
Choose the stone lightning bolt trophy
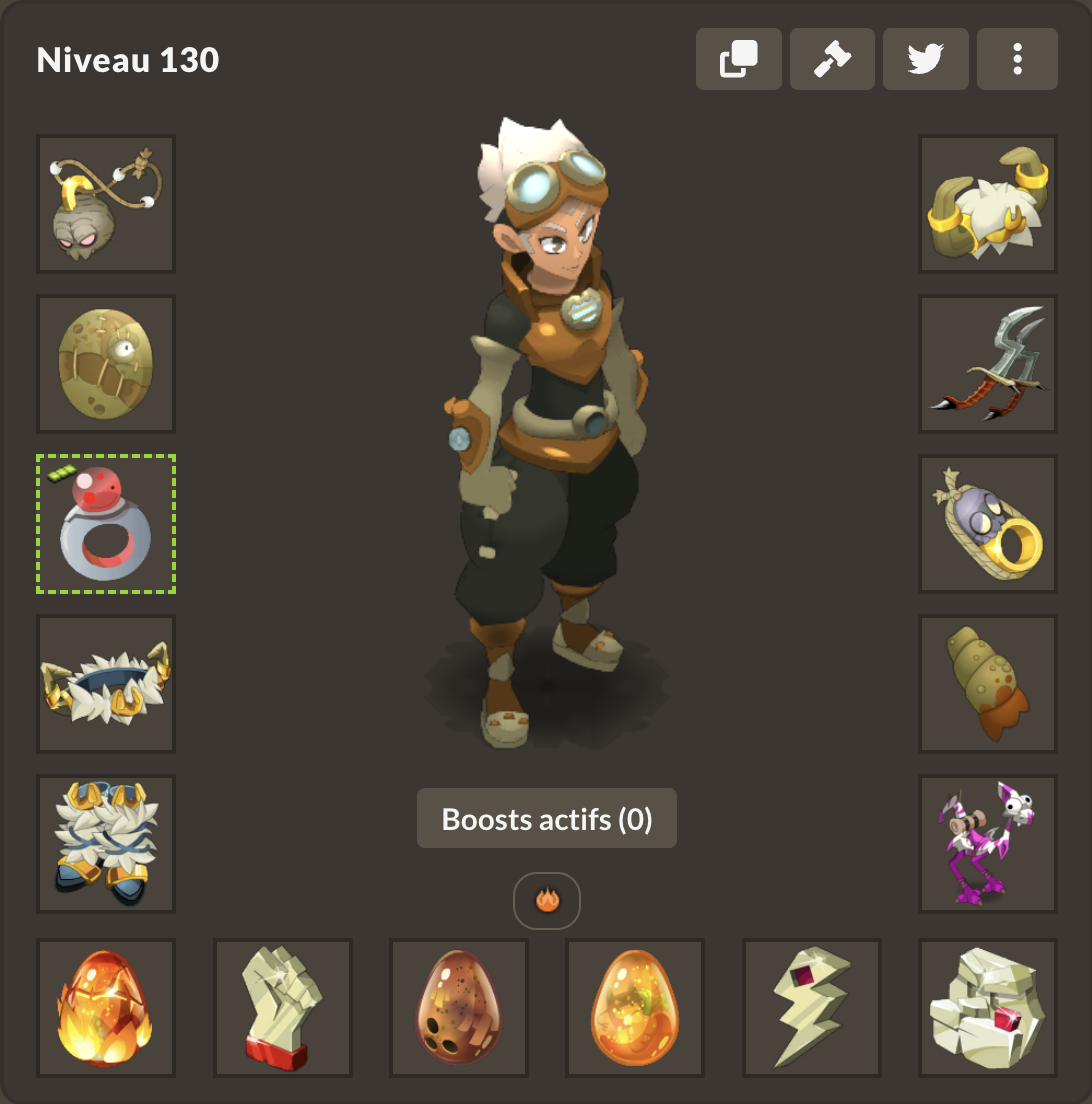812,1008
